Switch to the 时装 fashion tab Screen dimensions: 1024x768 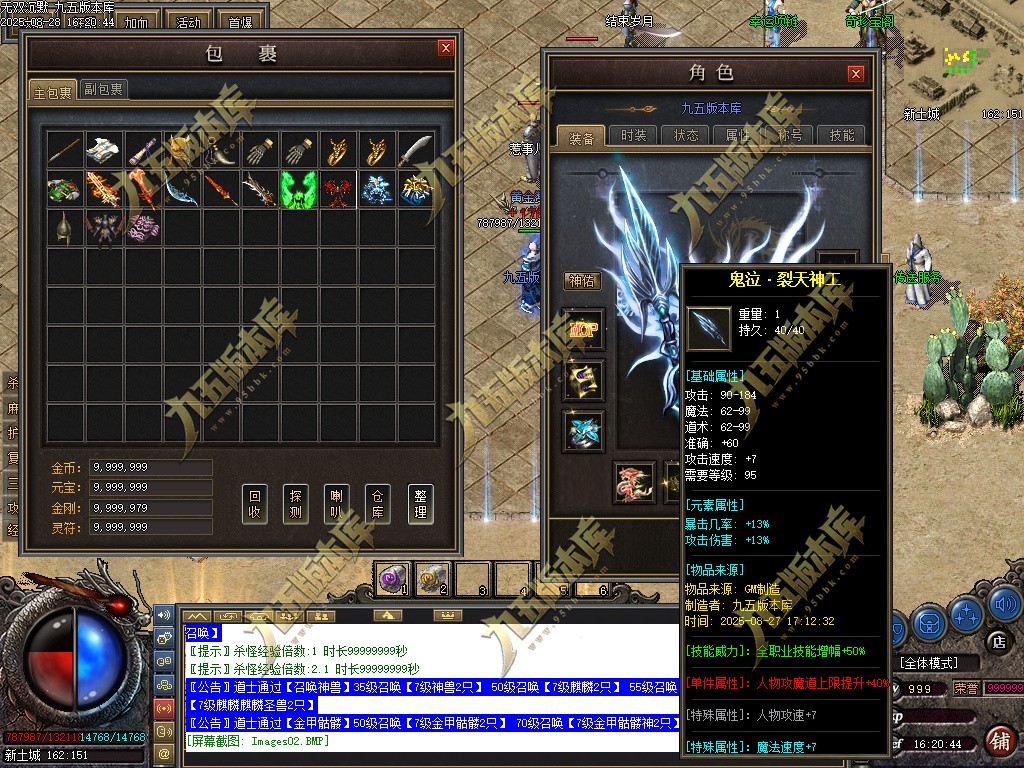[633, 136]
